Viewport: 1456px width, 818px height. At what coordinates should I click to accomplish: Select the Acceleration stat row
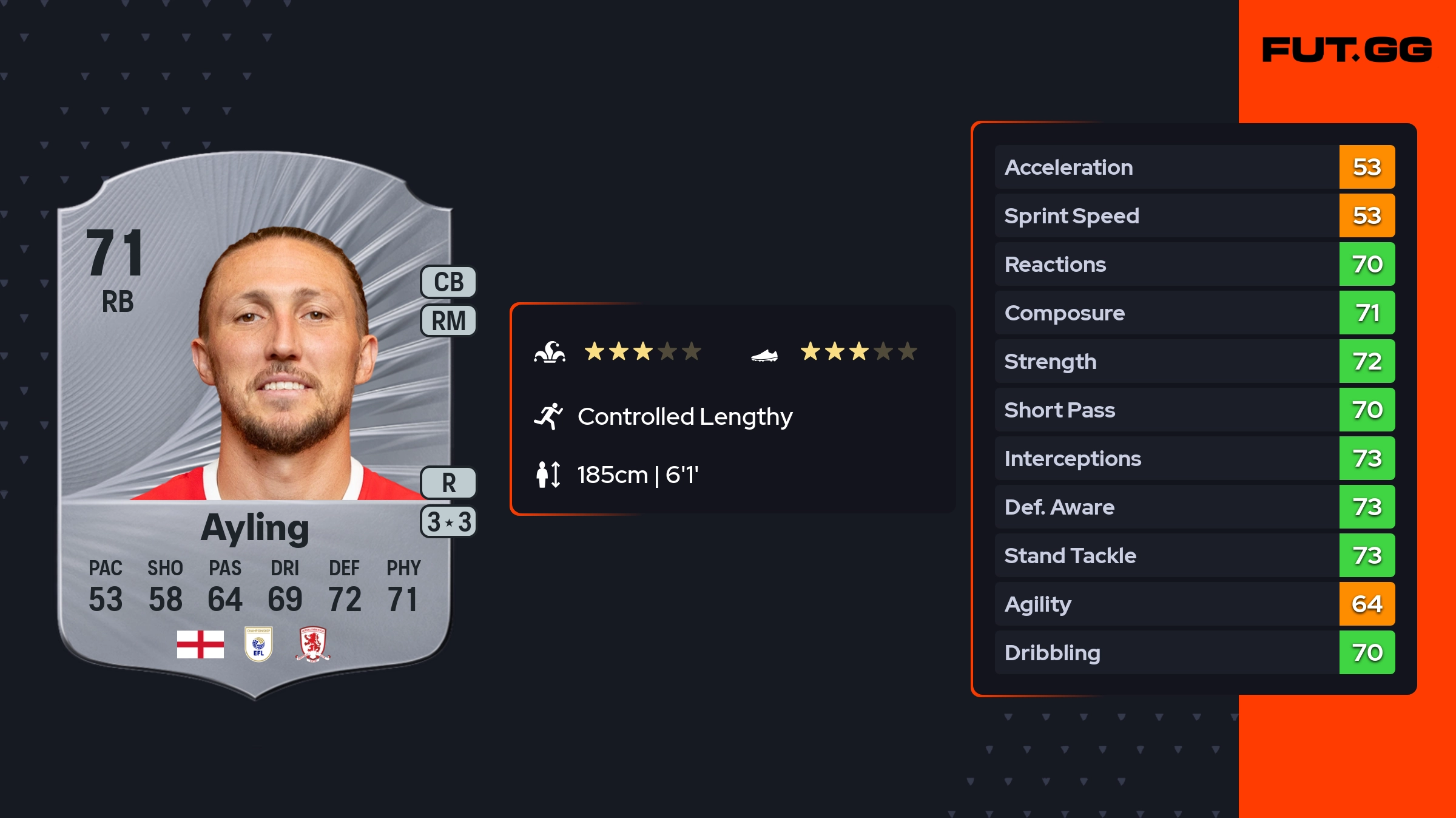click(x=1194, y=167)
